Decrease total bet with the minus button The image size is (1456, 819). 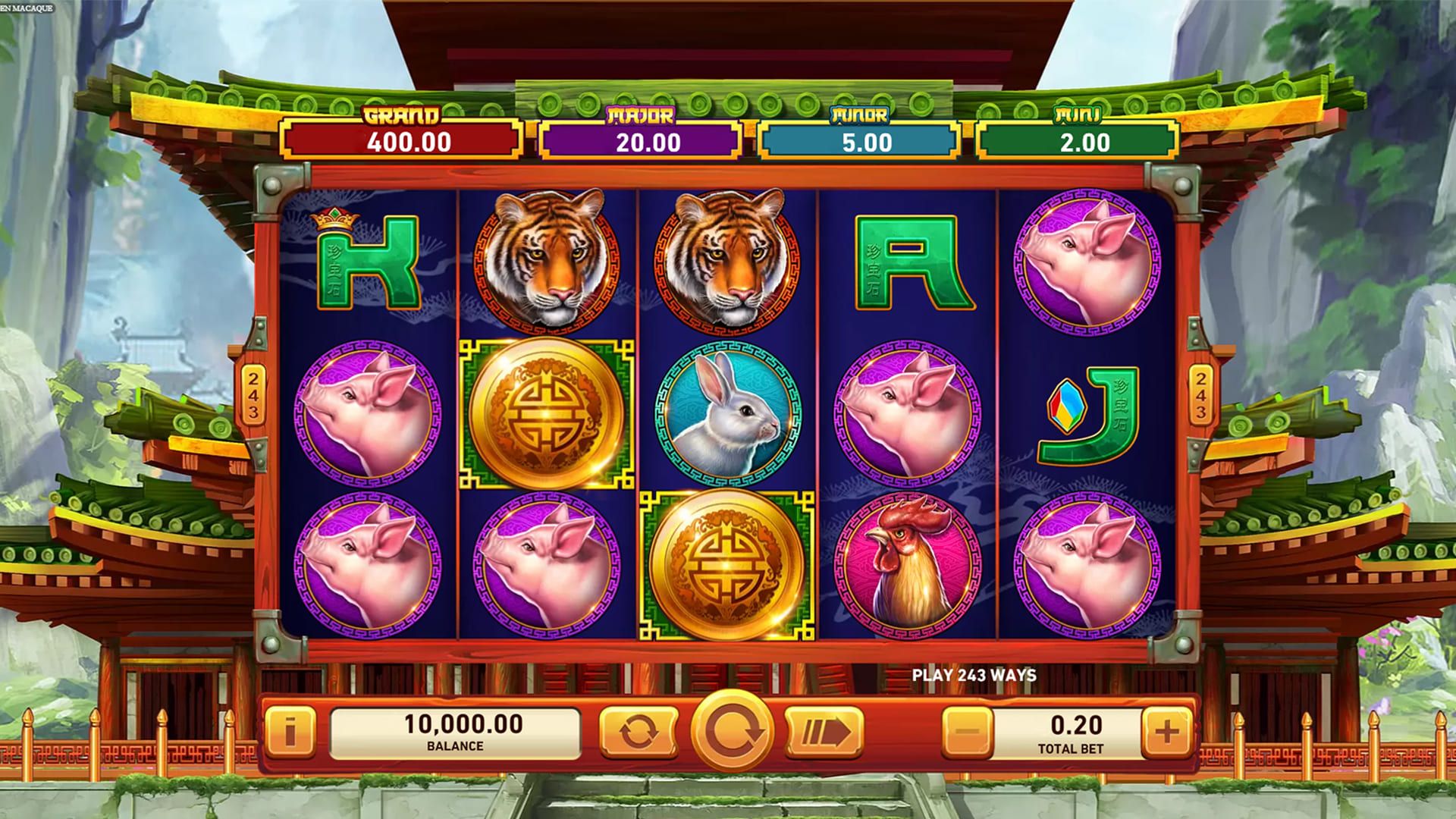pyautogui.click(x=968, y=733)
